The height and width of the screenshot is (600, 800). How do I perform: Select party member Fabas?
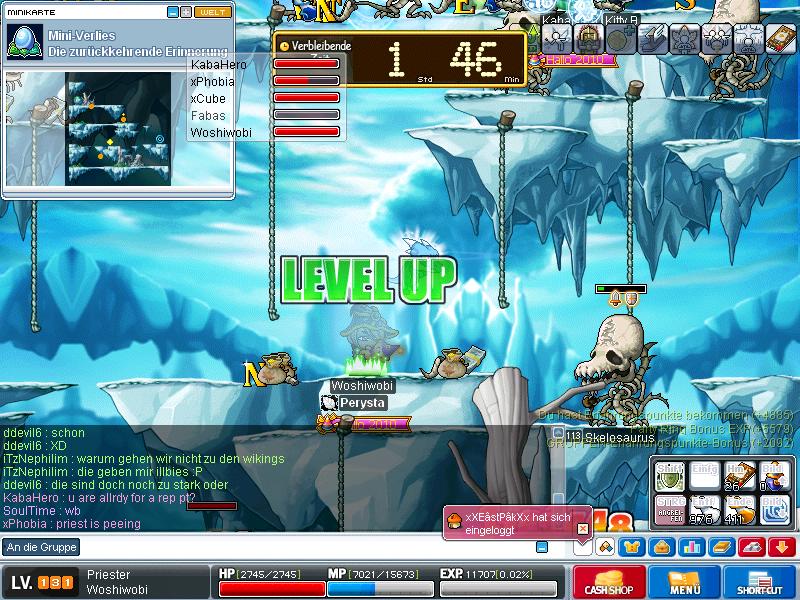coord(208,116)
